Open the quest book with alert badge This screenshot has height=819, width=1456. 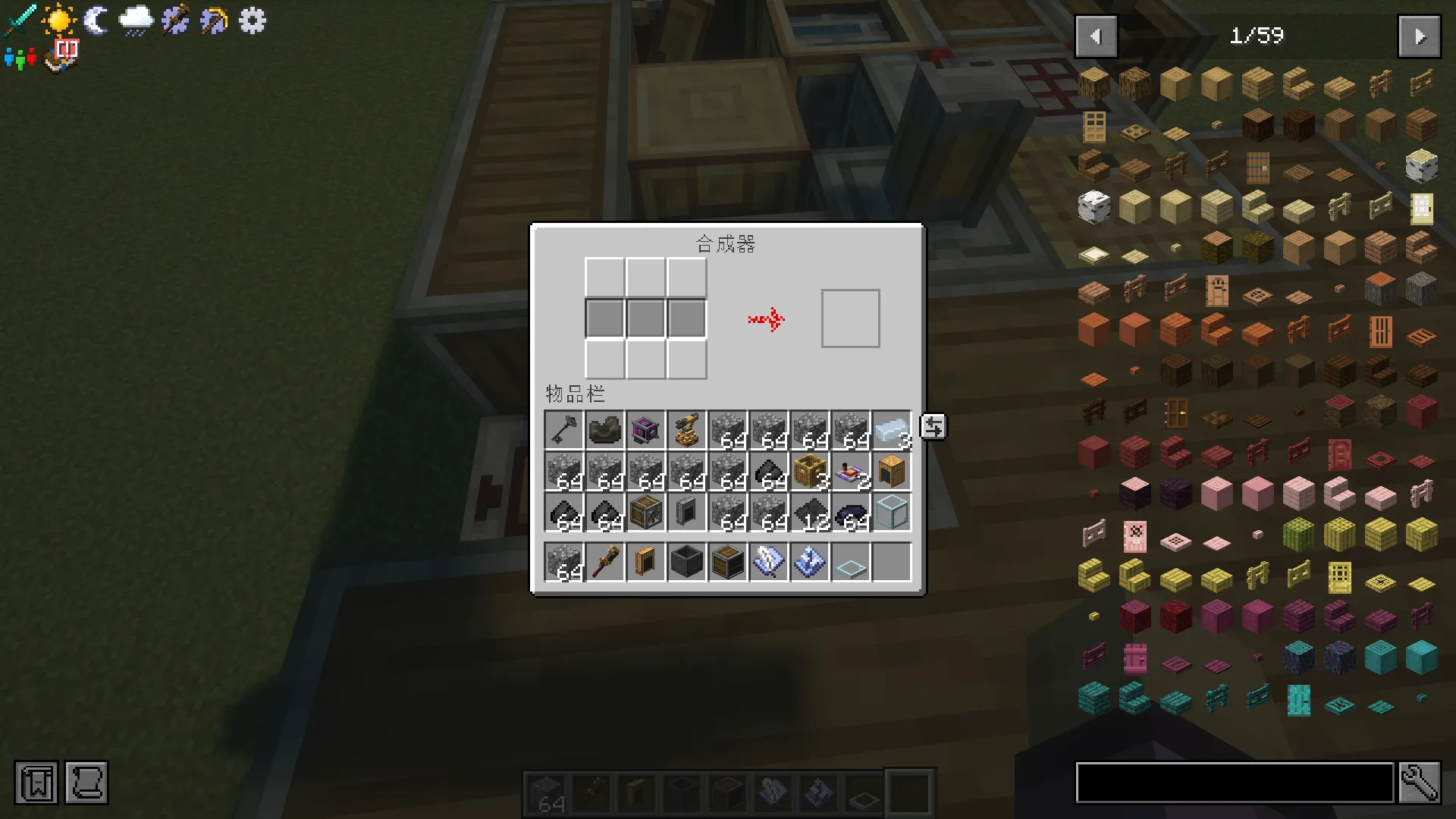tap(62, 56)
